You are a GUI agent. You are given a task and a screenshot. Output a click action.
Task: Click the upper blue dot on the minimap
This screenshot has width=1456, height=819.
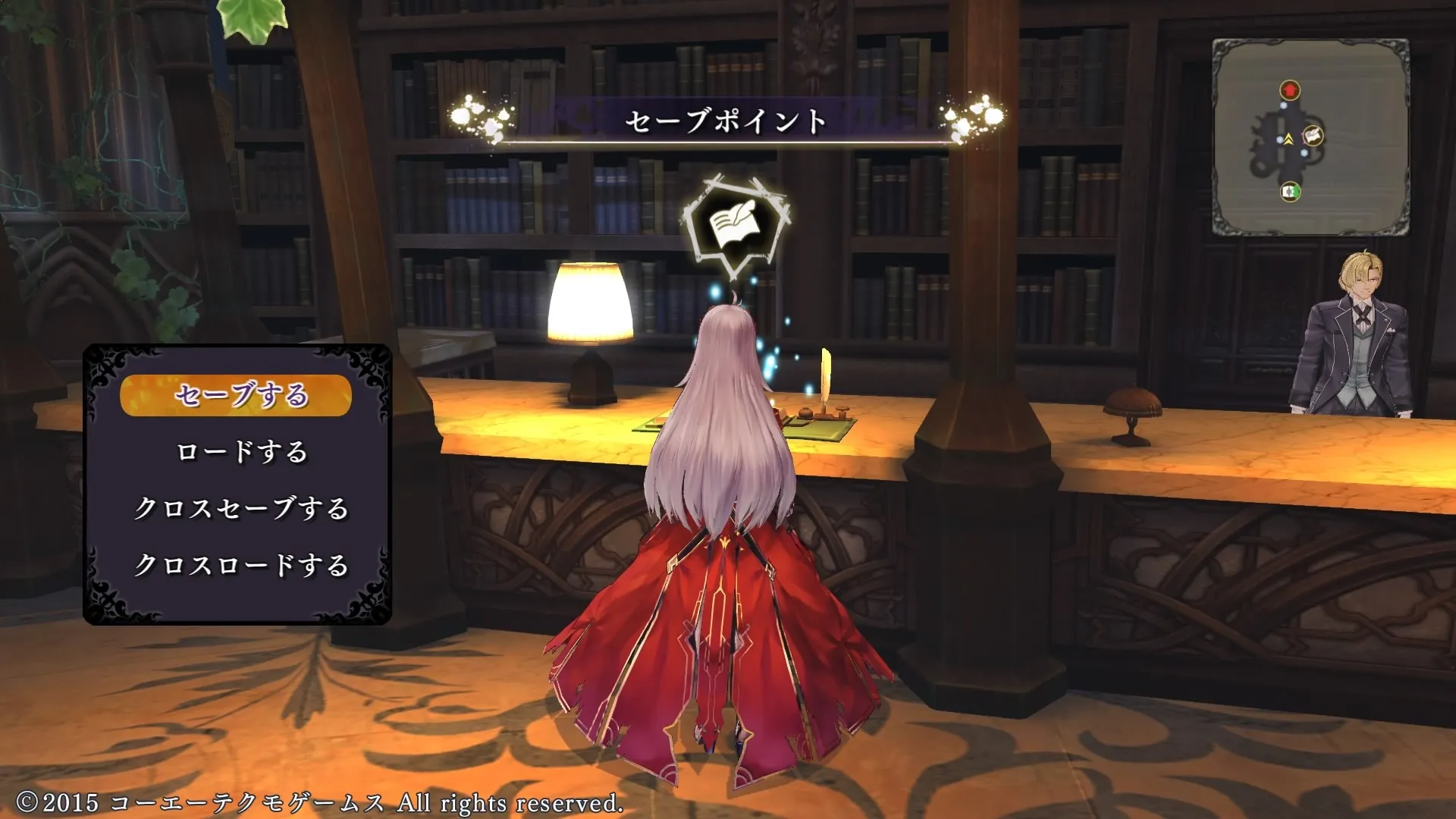pos(1284,105)
